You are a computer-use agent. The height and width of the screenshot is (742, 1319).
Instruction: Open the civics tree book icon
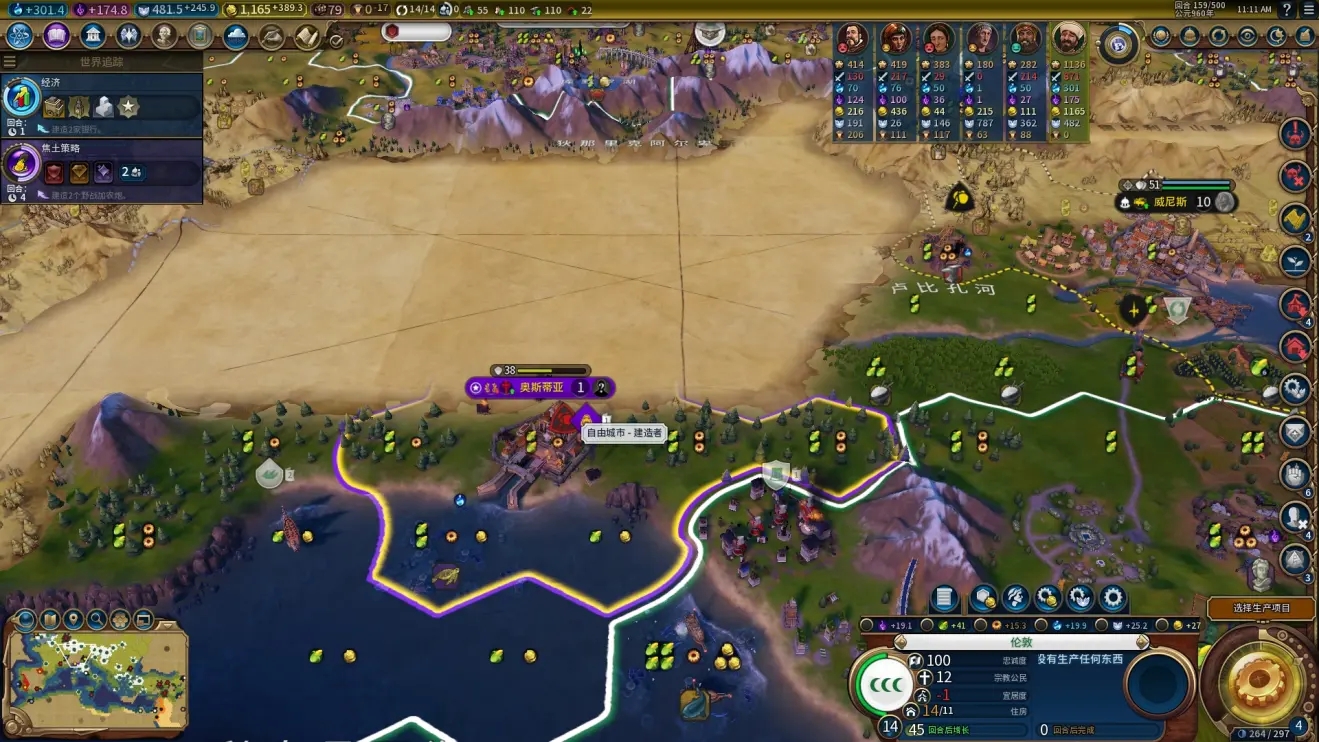[56, 36]
